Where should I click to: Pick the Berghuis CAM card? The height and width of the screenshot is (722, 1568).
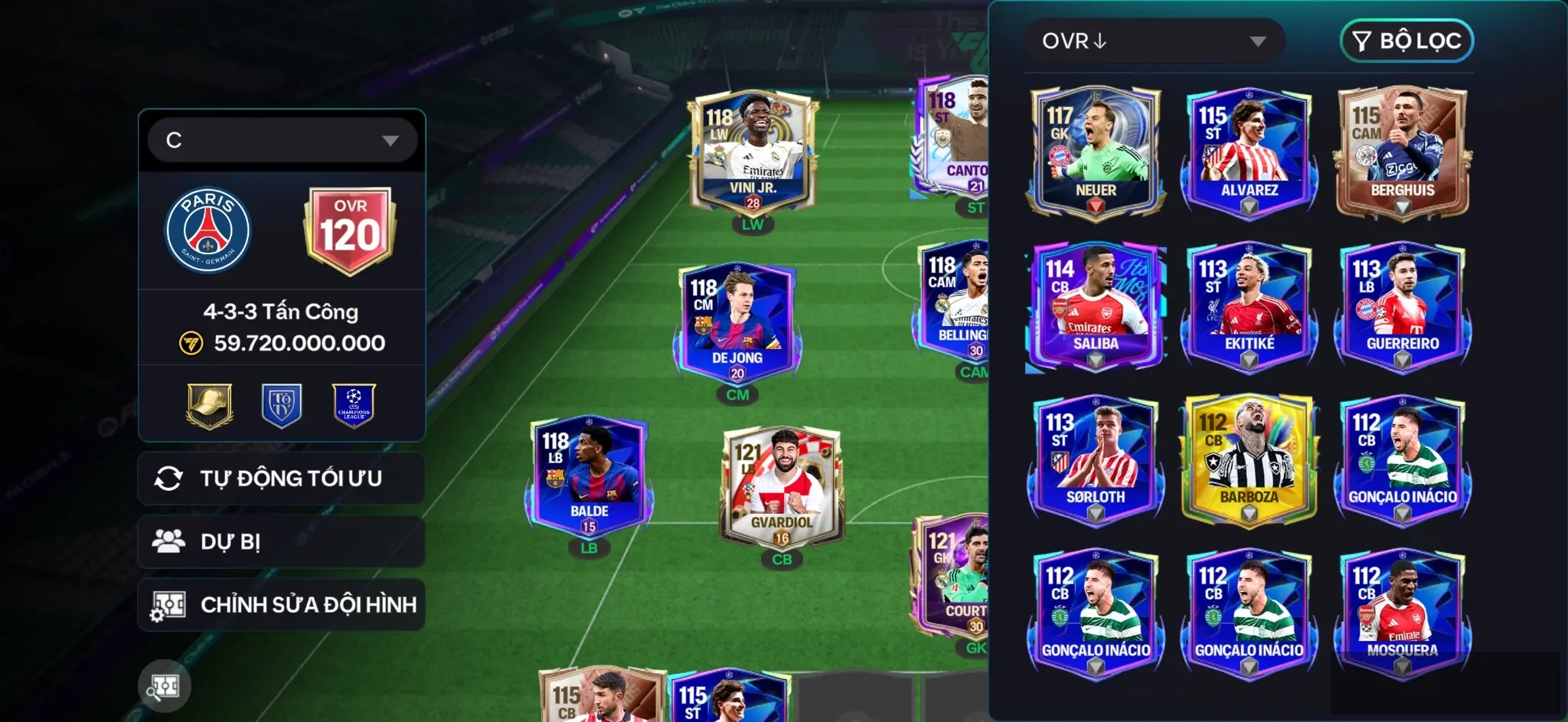click(1402, 153)
